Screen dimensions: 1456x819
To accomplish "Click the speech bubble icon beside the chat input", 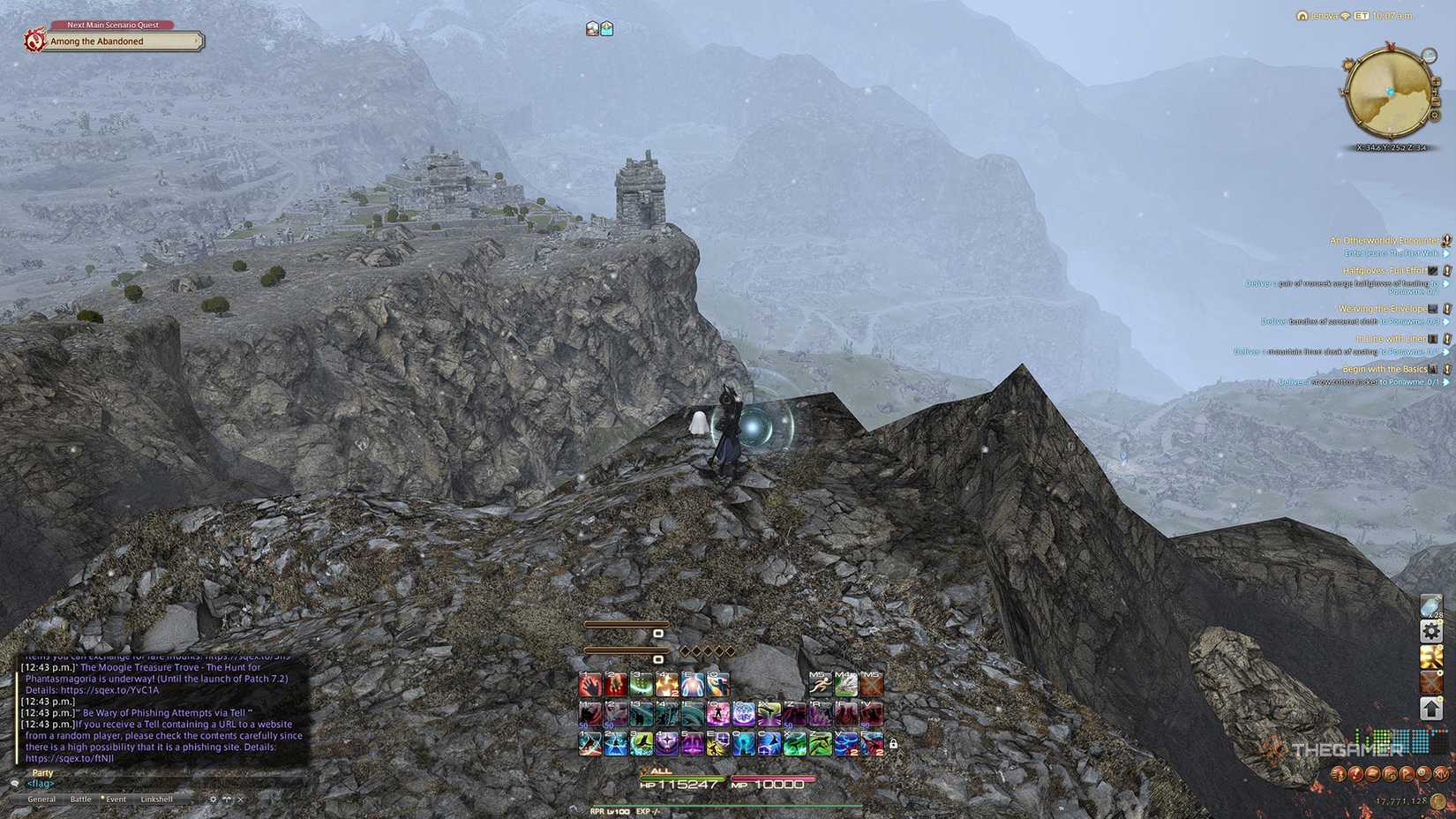I will tap(15, 784).
